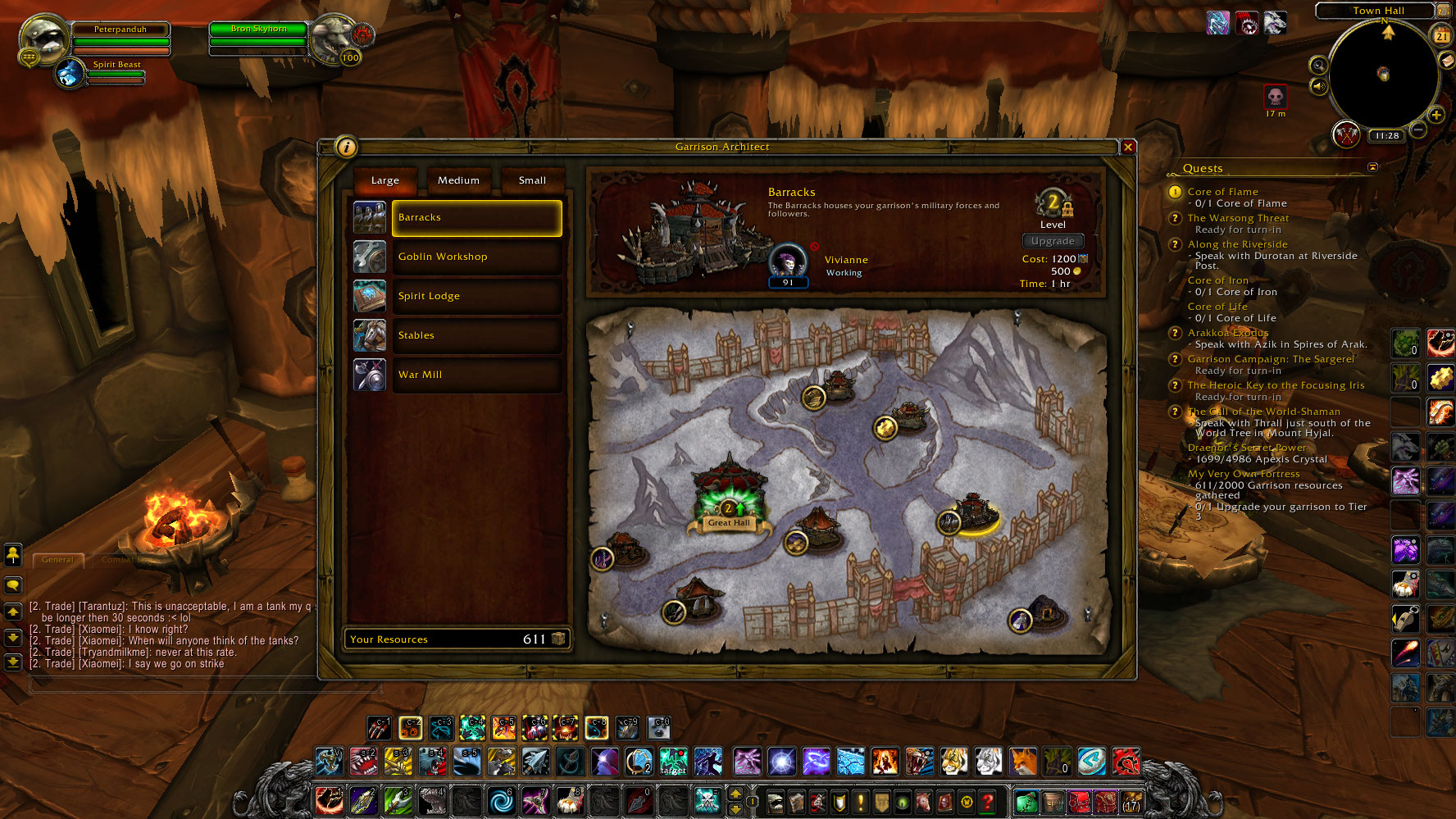Switch to the Small buildings tab

click(532, 180)
